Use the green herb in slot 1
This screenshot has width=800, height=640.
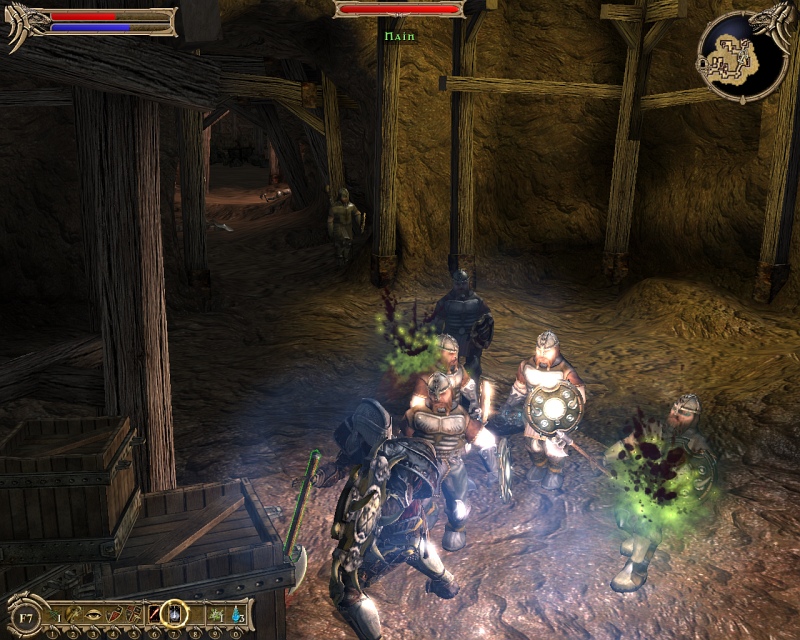pyautogui.click(x=54, y=612)
